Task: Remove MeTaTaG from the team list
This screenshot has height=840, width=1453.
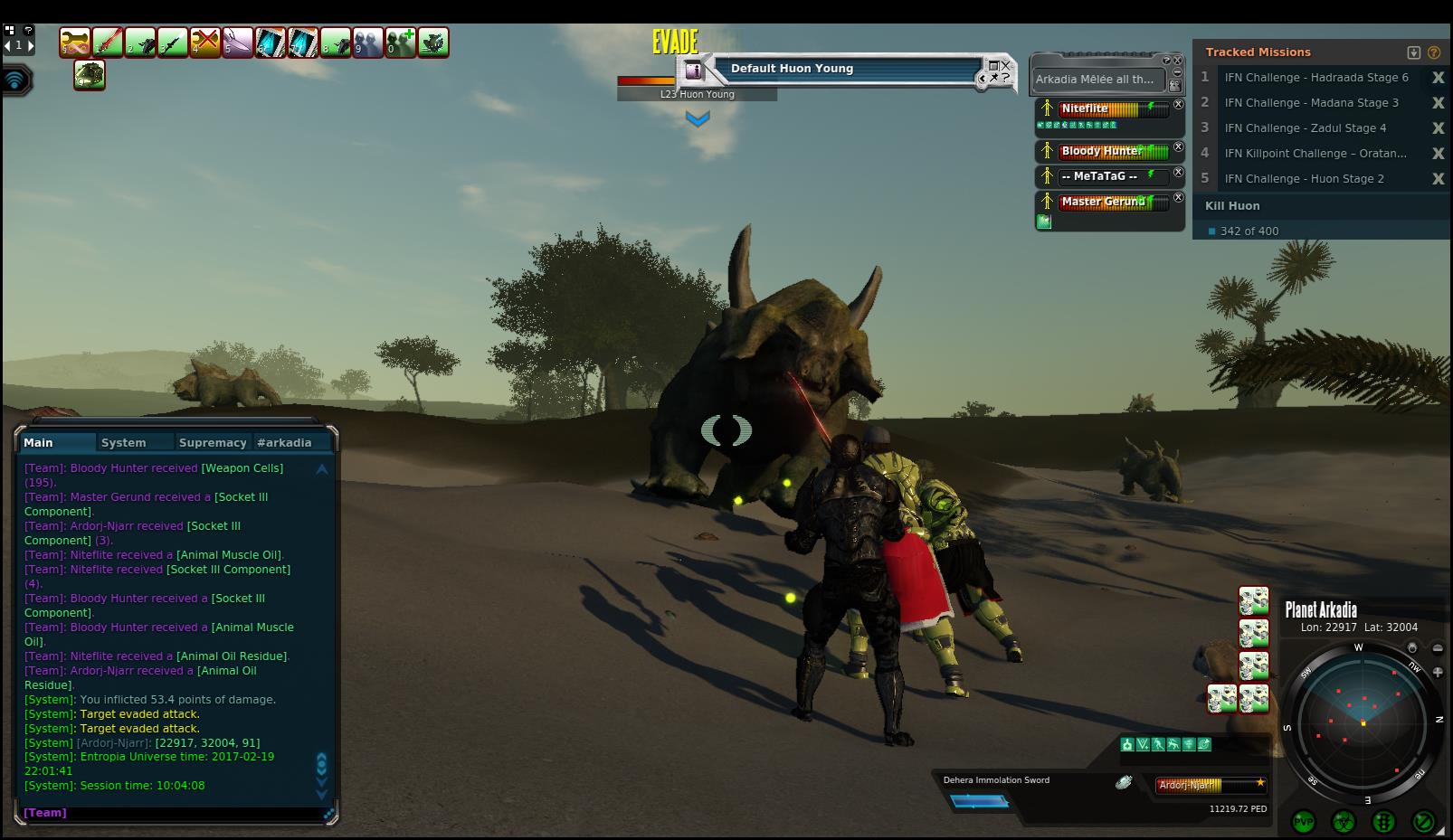Action: click(1178, 173)
